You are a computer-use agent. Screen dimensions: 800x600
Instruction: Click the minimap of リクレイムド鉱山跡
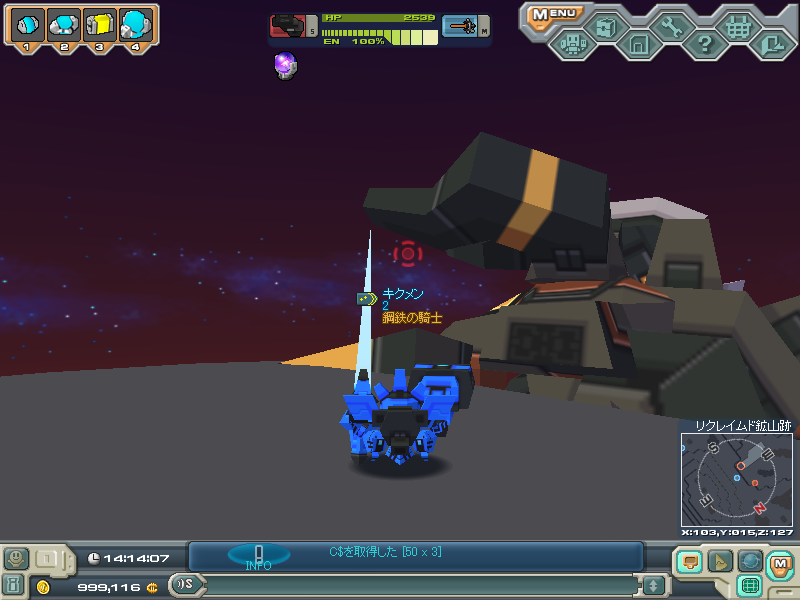point(736,479)
